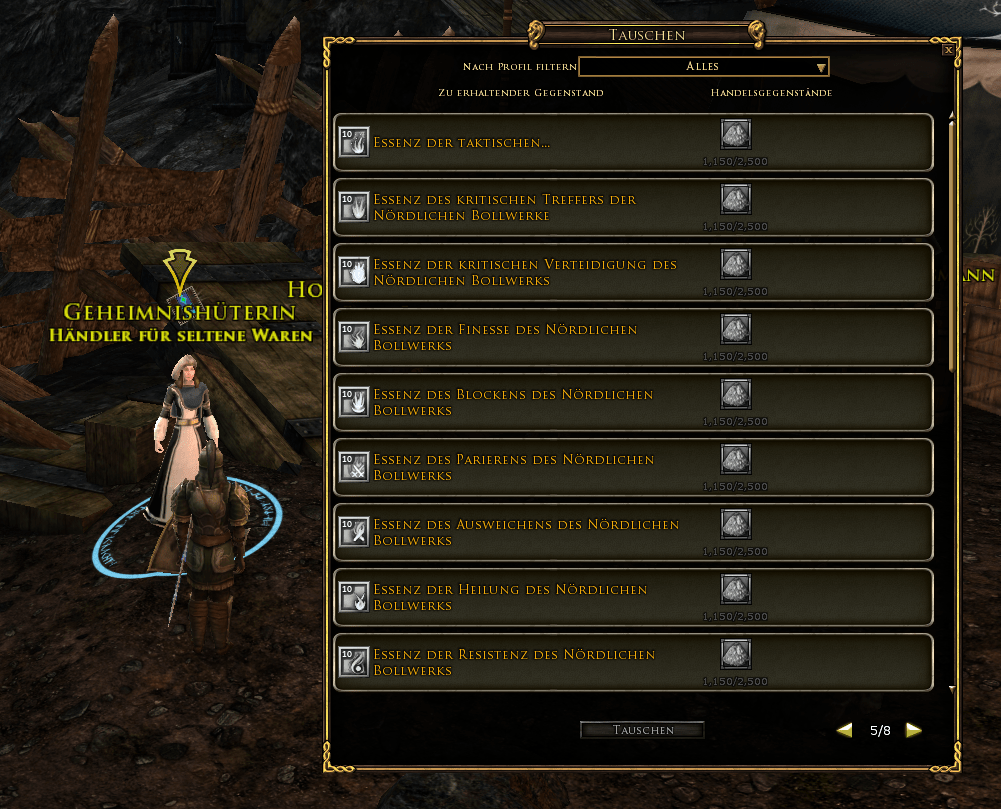This screenshot has width=1001, height=809.
Task: Close the Tauschen barter window
Action: (x=948, y=49)
